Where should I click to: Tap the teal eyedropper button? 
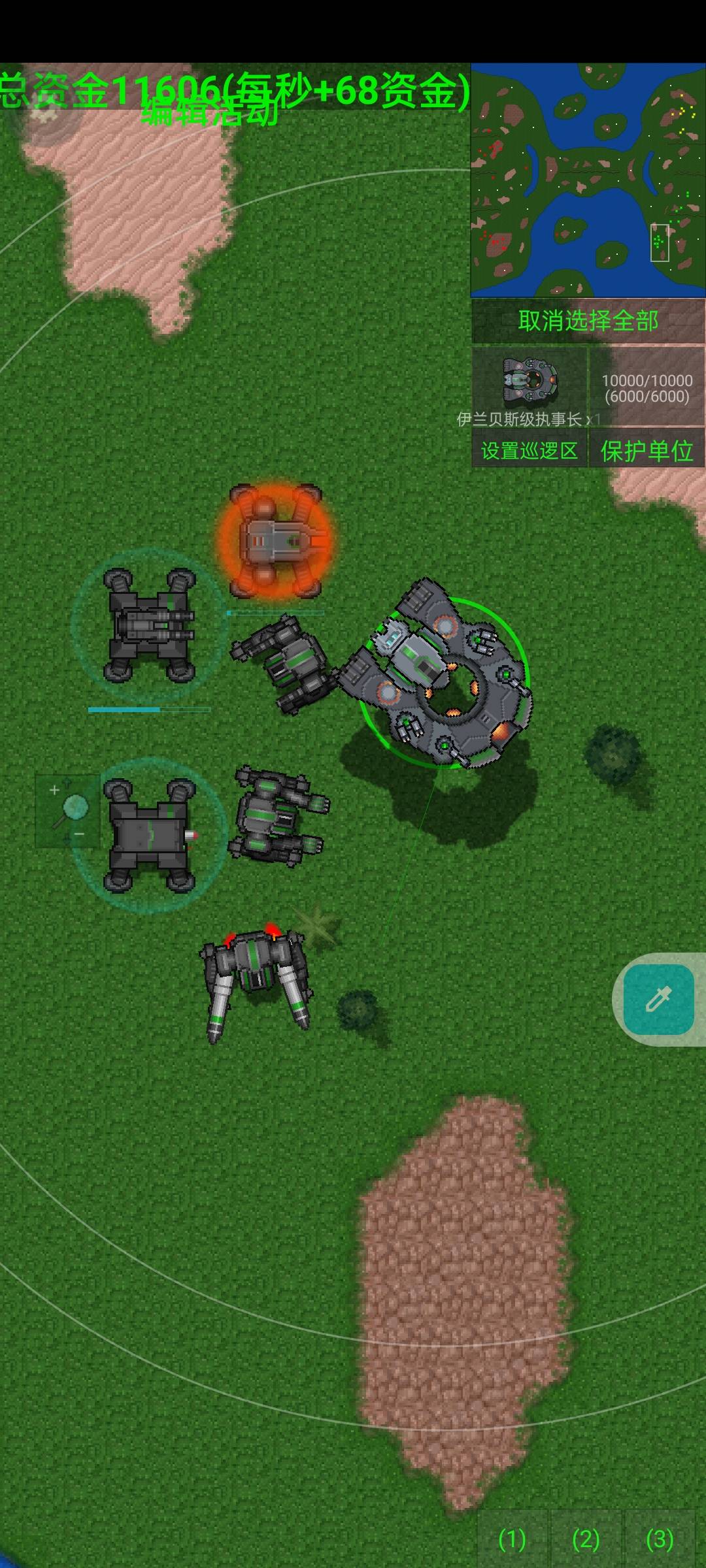tap(658, 1000)
